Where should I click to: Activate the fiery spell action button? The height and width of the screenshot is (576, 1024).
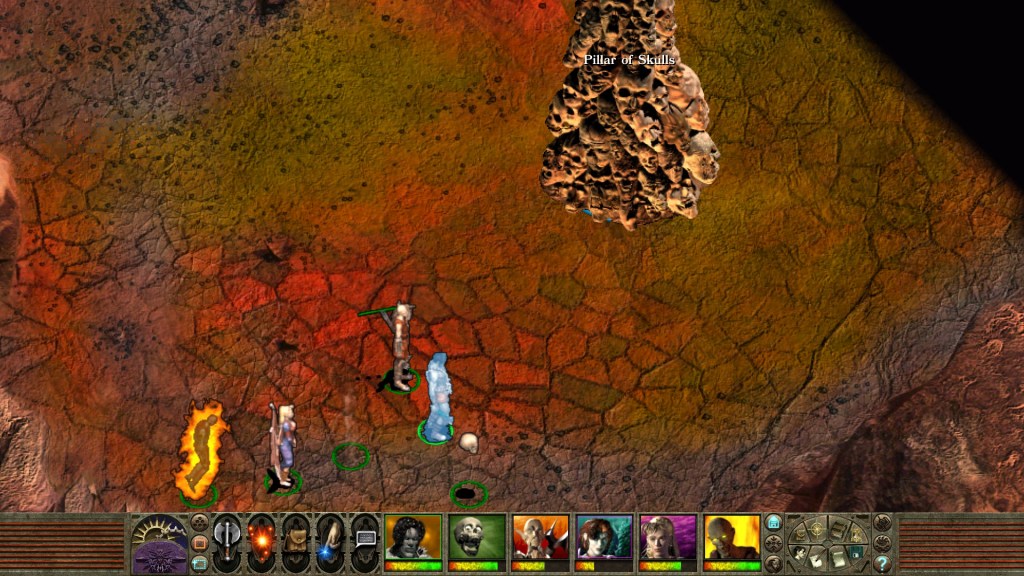[262, 542]
